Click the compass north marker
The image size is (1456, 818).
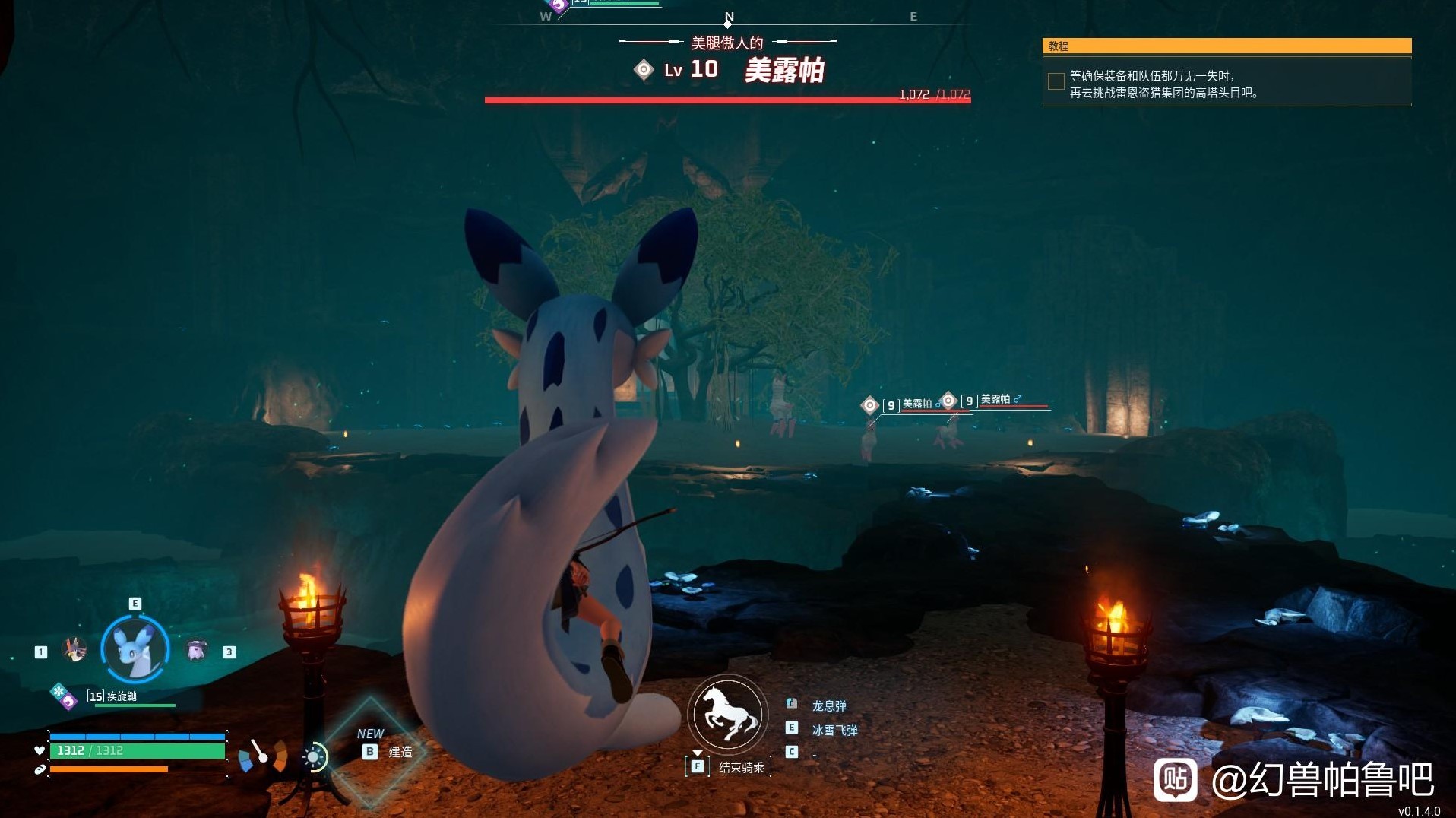(x=729, y=17)
